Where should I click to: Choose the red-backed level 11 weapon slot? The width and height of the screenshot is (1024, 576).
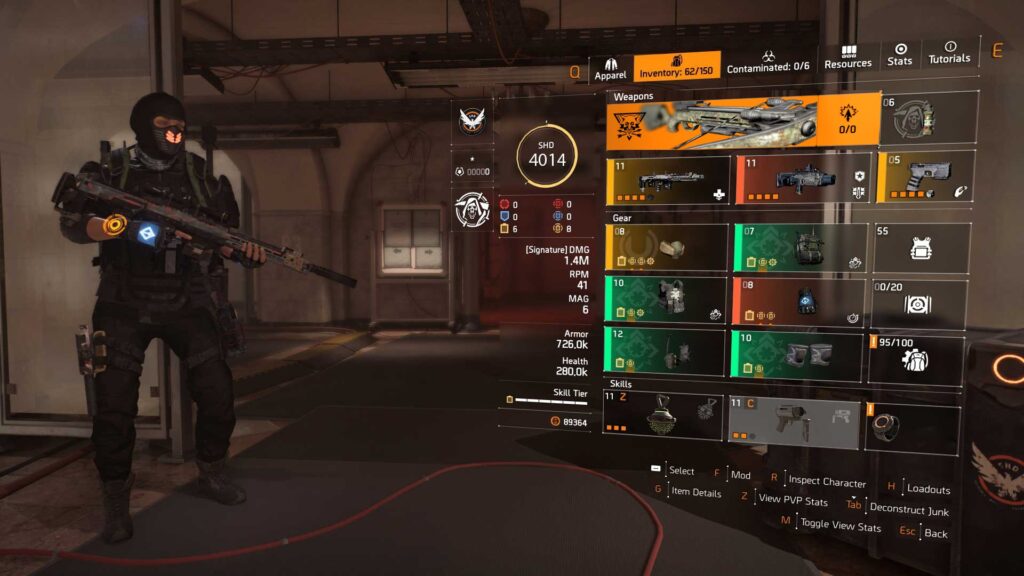tap(802, 179)
